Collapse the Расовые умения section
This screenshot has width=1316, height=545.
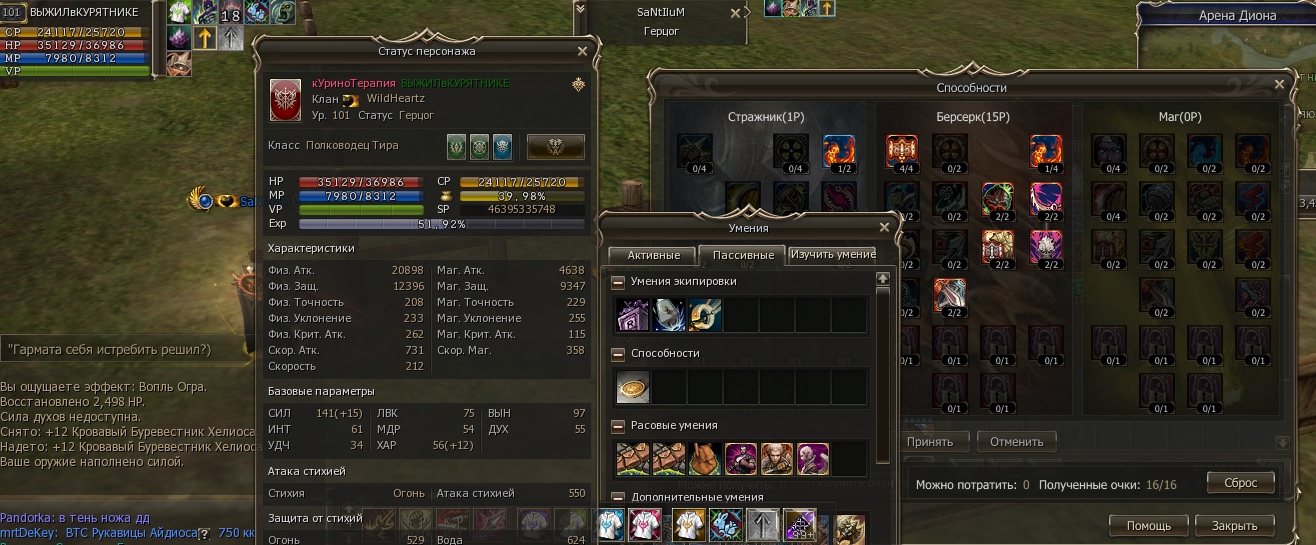(x=618, y=426)
